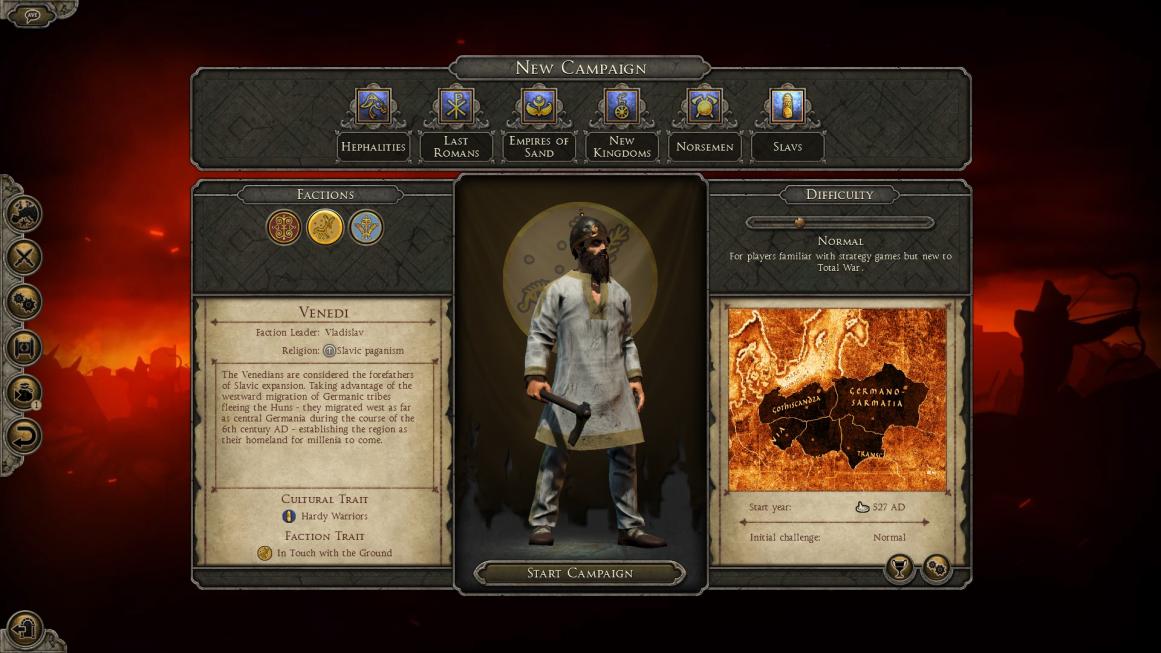Click the return arrow sidebar button
The image size is (1161, 653).
point(24,435)
